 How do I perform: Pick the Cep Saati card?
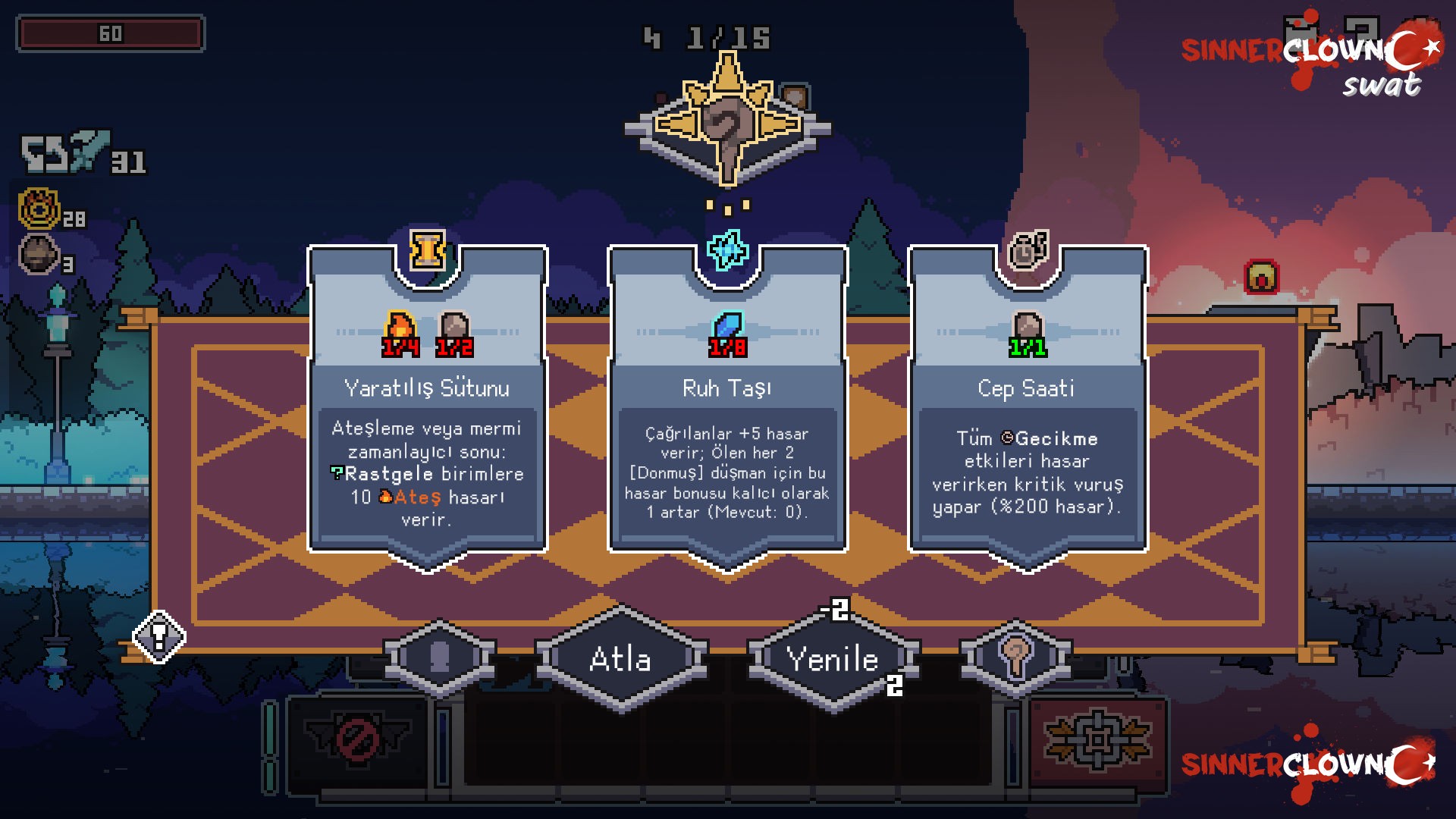1028,409
